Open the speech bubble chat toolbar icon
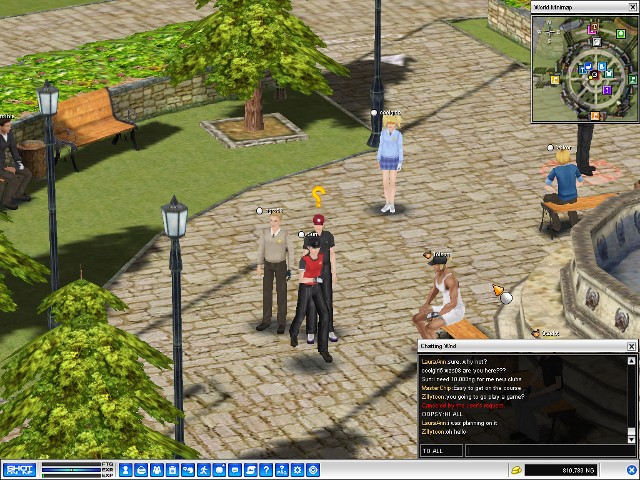This screenshot has height=480, width=640. 234,469
